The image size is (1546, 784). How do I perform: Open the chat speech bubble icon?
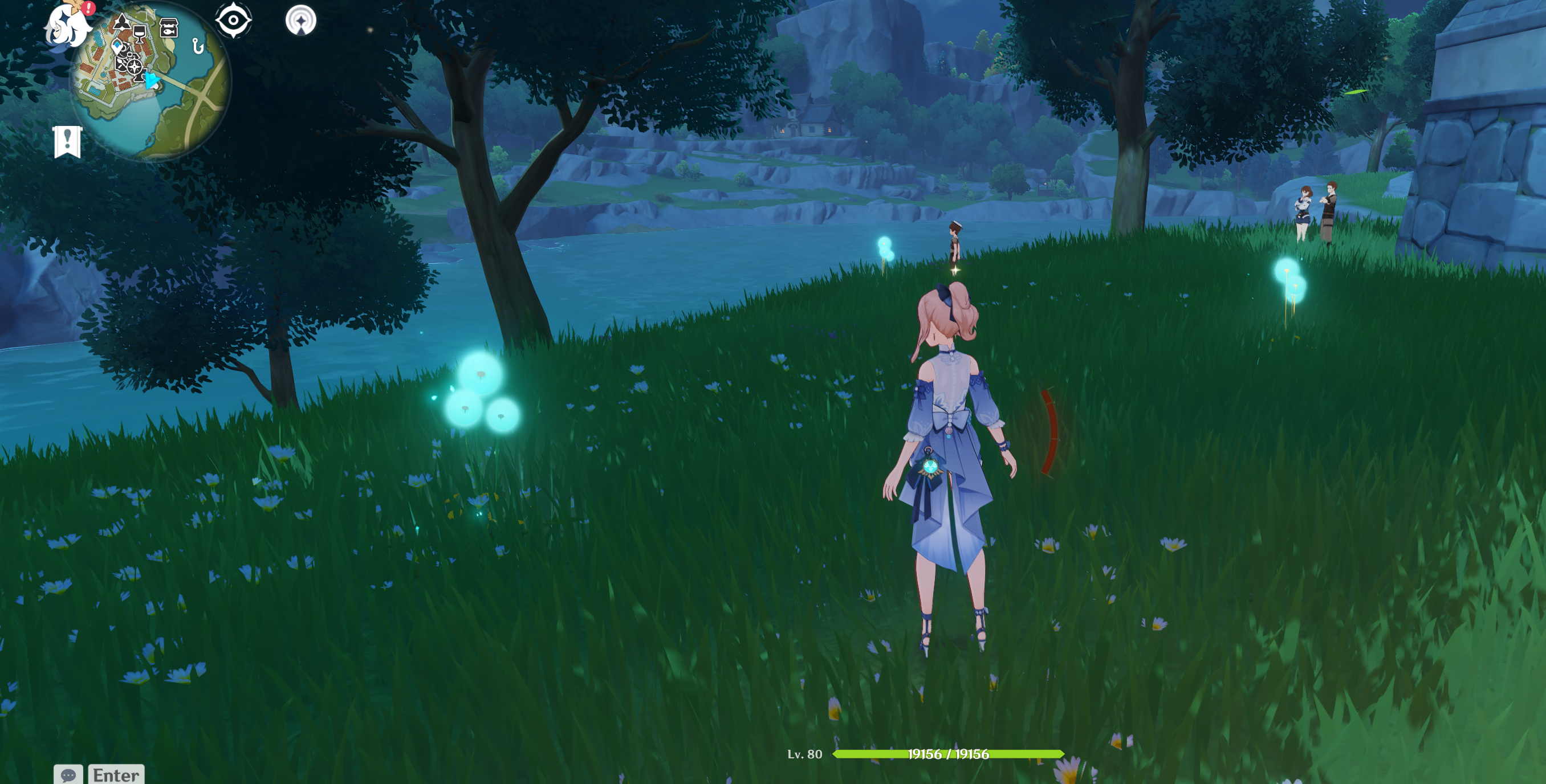pyautogui.click(x=68, y=774)
